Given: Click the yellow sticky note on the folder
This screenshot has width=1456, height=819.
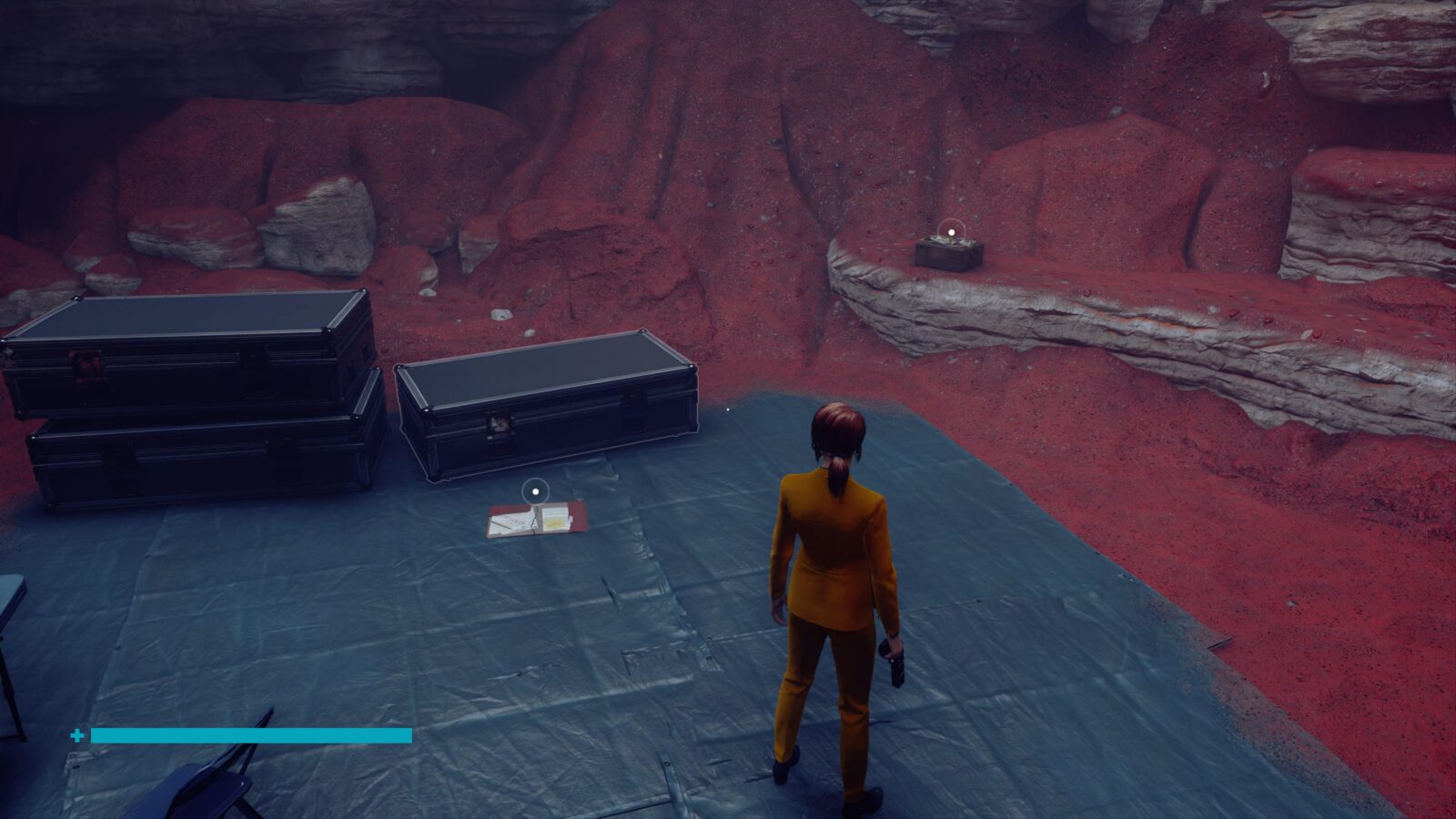Looking at the screenshot, I should [553, 521].
